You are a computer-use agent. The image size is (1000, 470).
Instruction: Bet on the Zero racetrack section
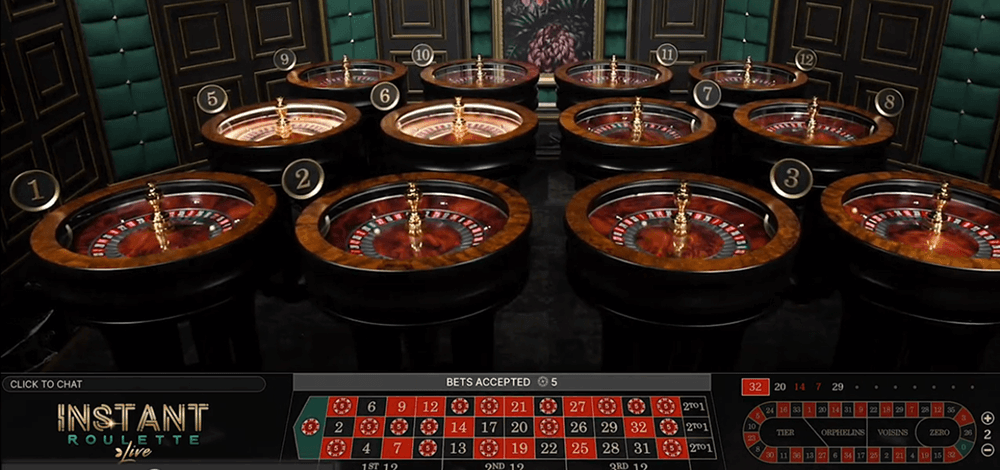tap(941, 432)
